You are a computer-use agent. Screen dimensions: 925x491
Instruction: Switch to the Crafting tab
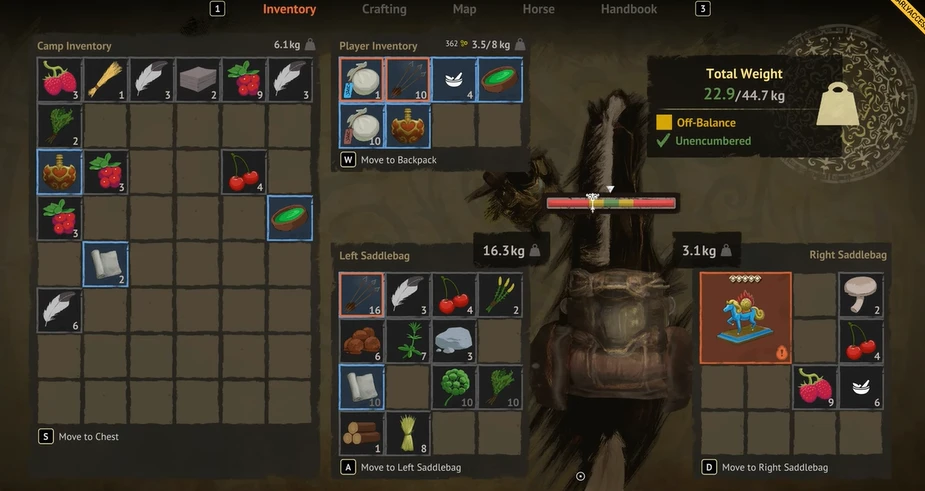(x=384, y=9)
